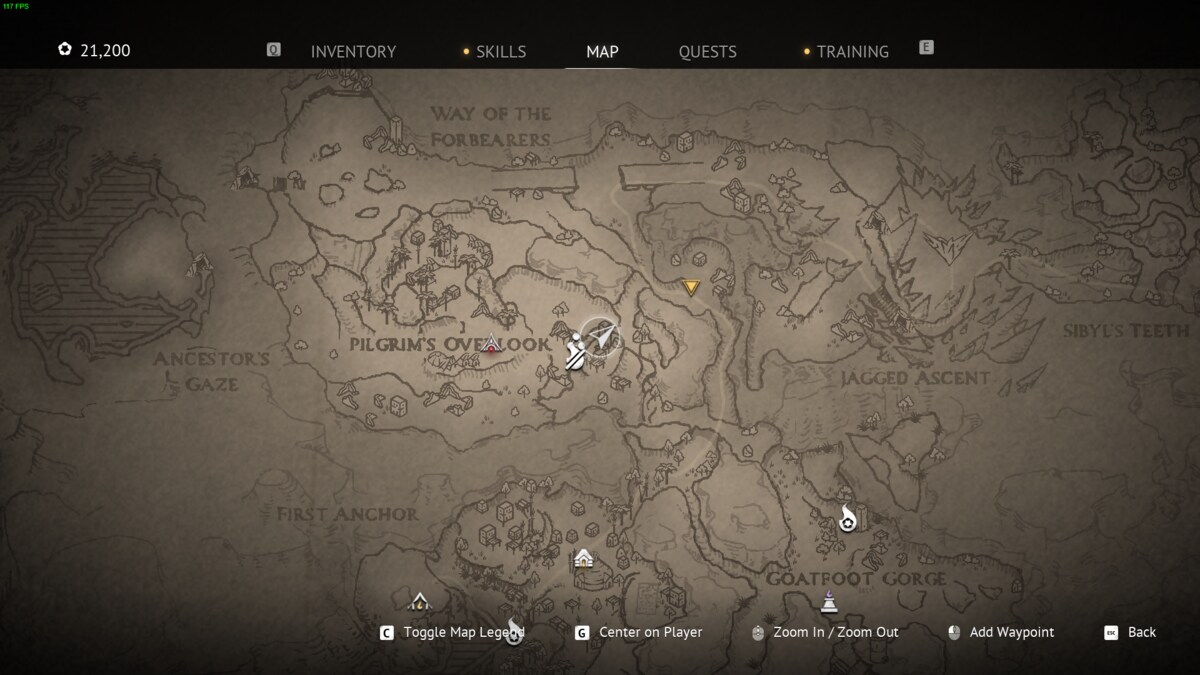Click the white pedestal shrine marker
This screenshot has height=675, width=1200.
829,601
